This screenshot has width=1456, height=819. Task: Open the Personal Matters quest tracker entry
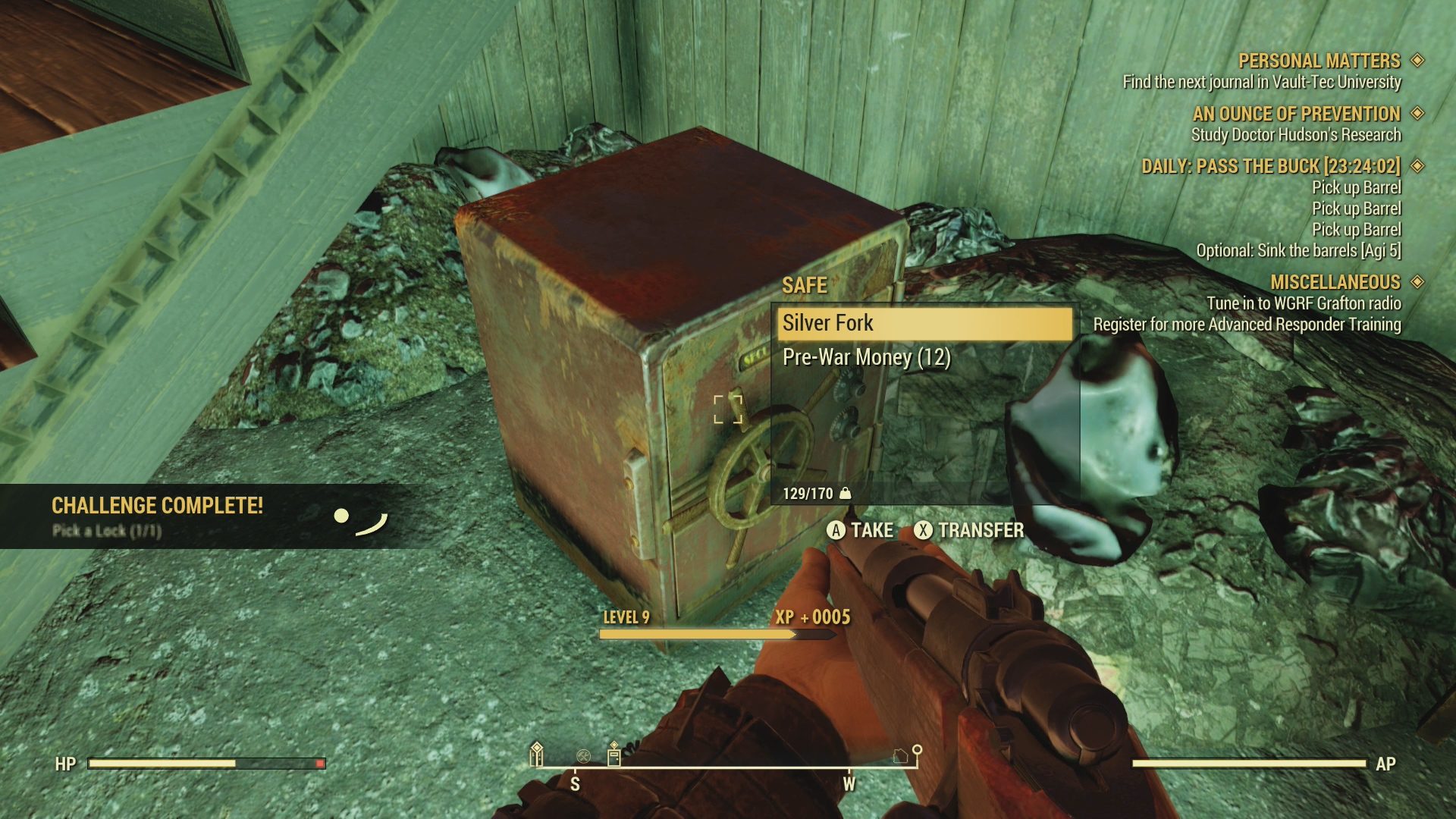1319,61
